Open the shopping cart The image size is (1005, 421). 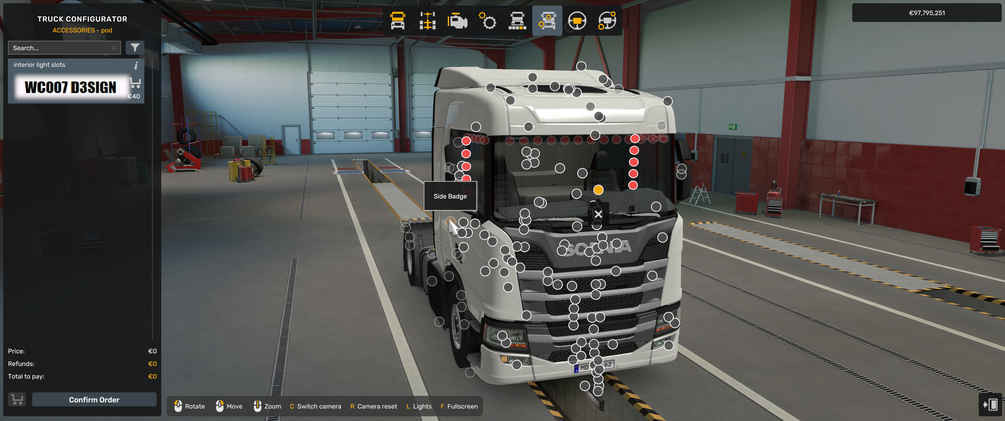17,400
